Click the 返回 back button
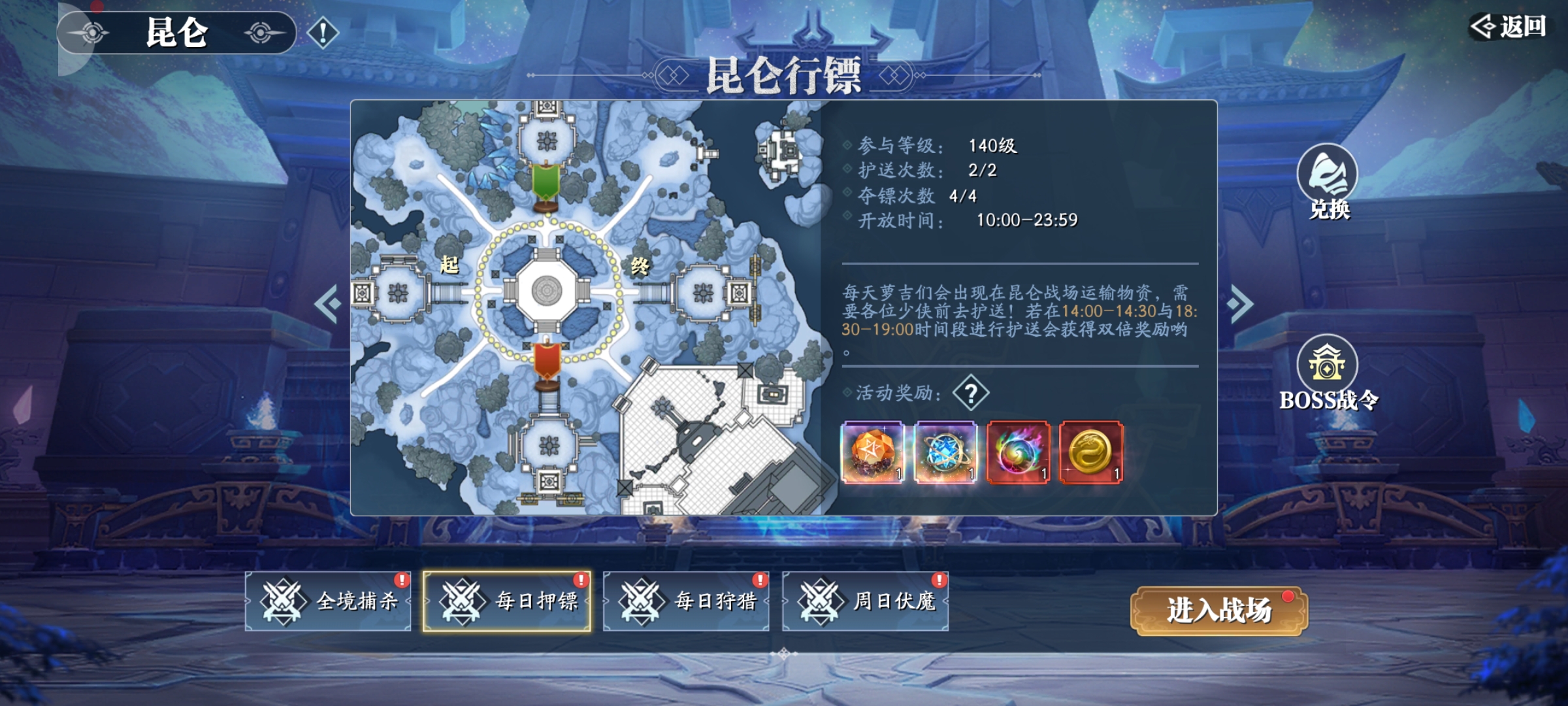 click(x=1509, y=27)
